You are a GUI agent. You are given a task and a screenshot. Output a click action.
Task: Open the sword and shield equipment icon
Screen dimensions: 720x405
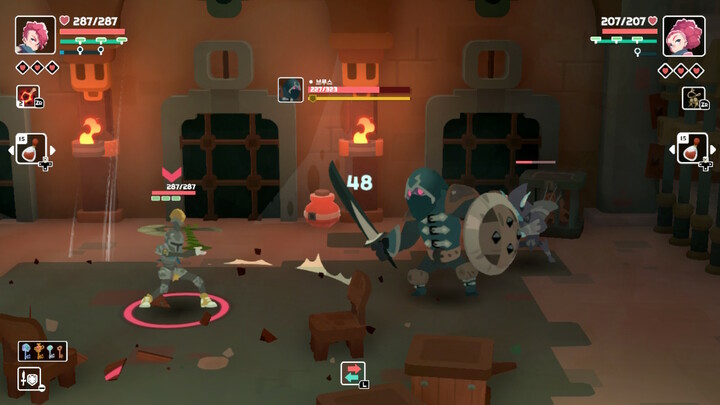click(30, 378)
